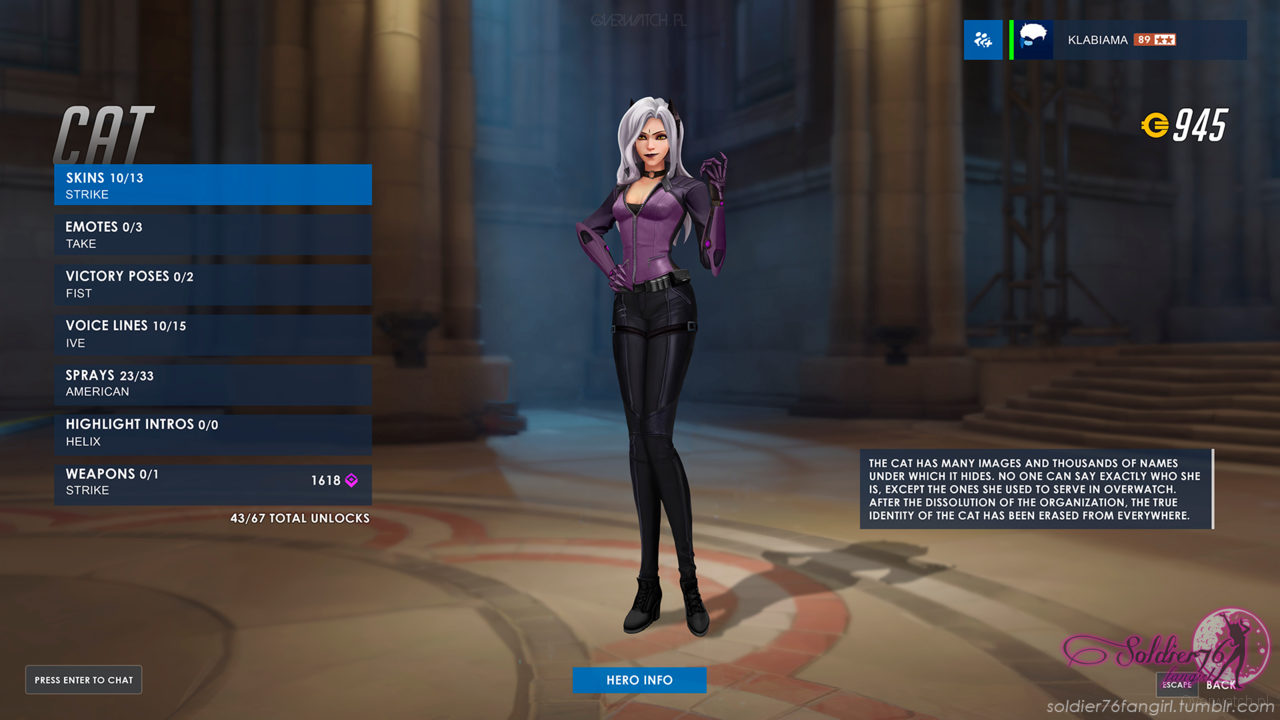Click the Hero Info button
This screenshot has width=1280, height=720.
639,680
